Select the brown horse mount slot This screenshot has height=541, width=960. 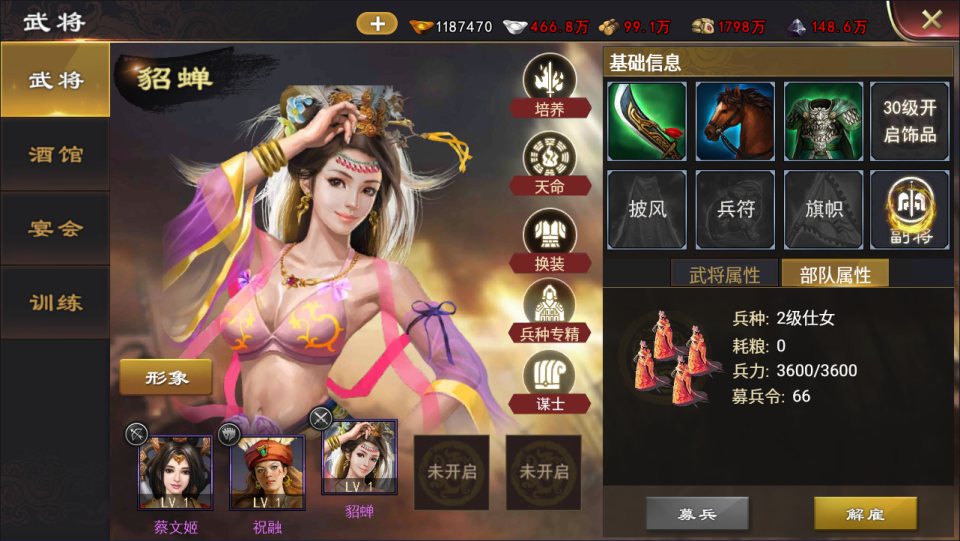(x=735, y=121)
